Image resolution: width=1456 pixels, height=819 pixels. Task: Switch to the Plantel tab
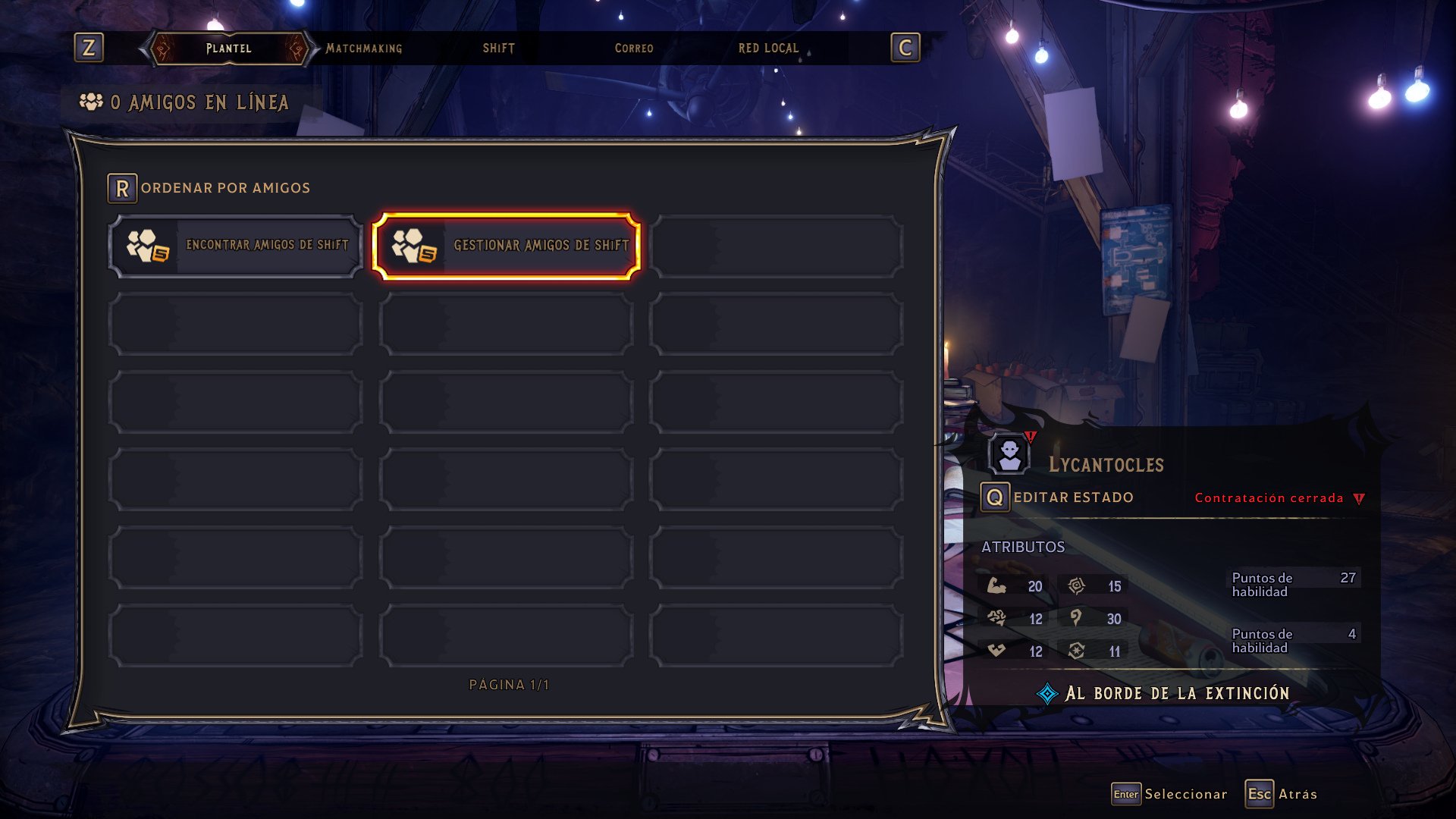coord(228,49)
